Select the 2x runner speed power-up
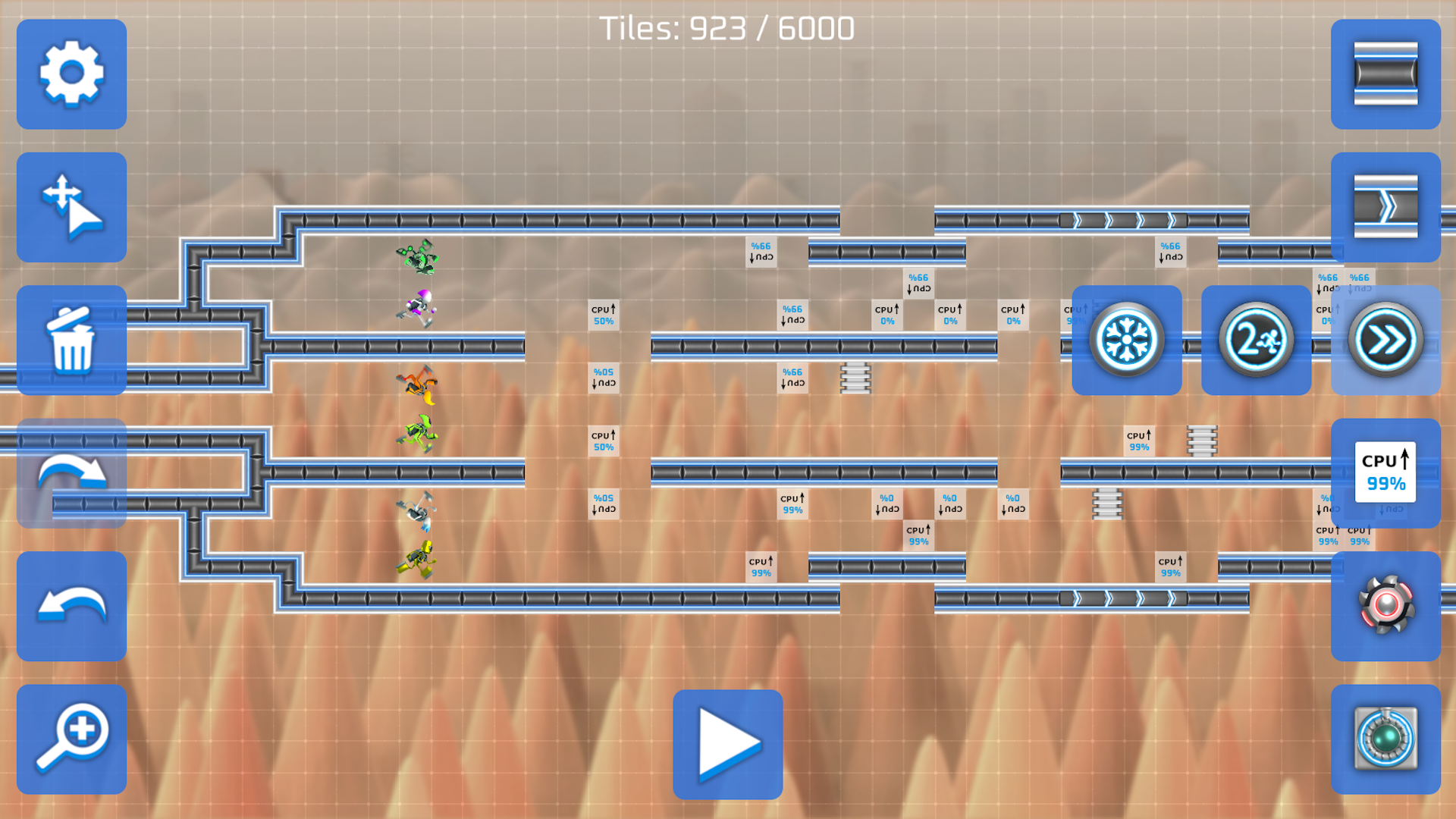This screenshot has width=1456, height=819. (x=1255, y=340)
